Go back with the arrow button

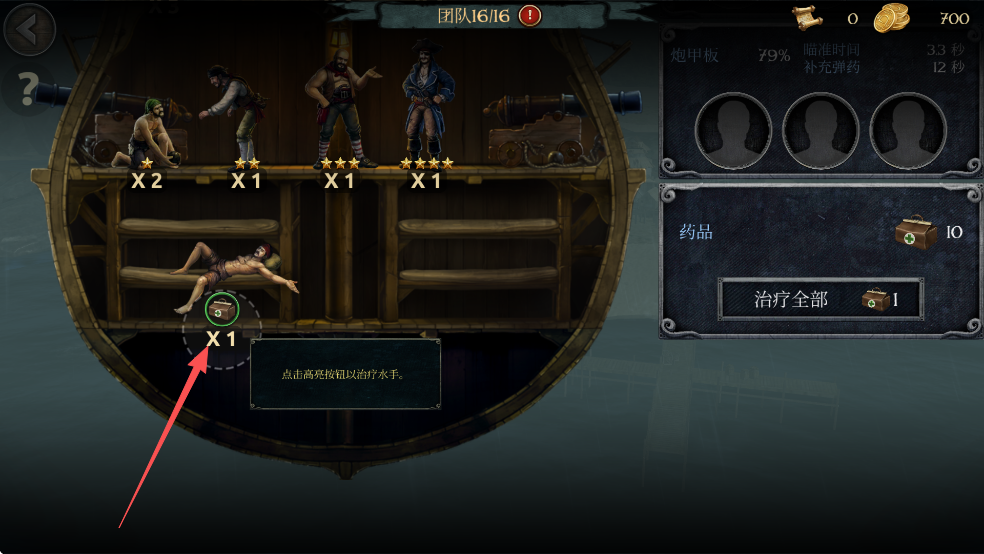pyautogui.click(x=28, y=30)
